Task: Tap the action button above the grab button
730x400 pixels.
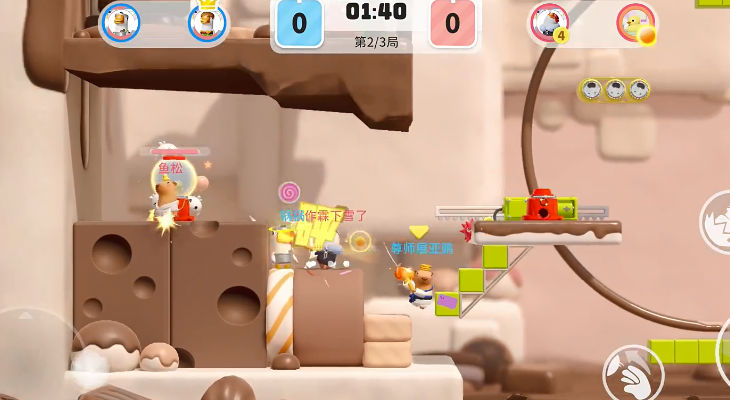Action: 717,220
